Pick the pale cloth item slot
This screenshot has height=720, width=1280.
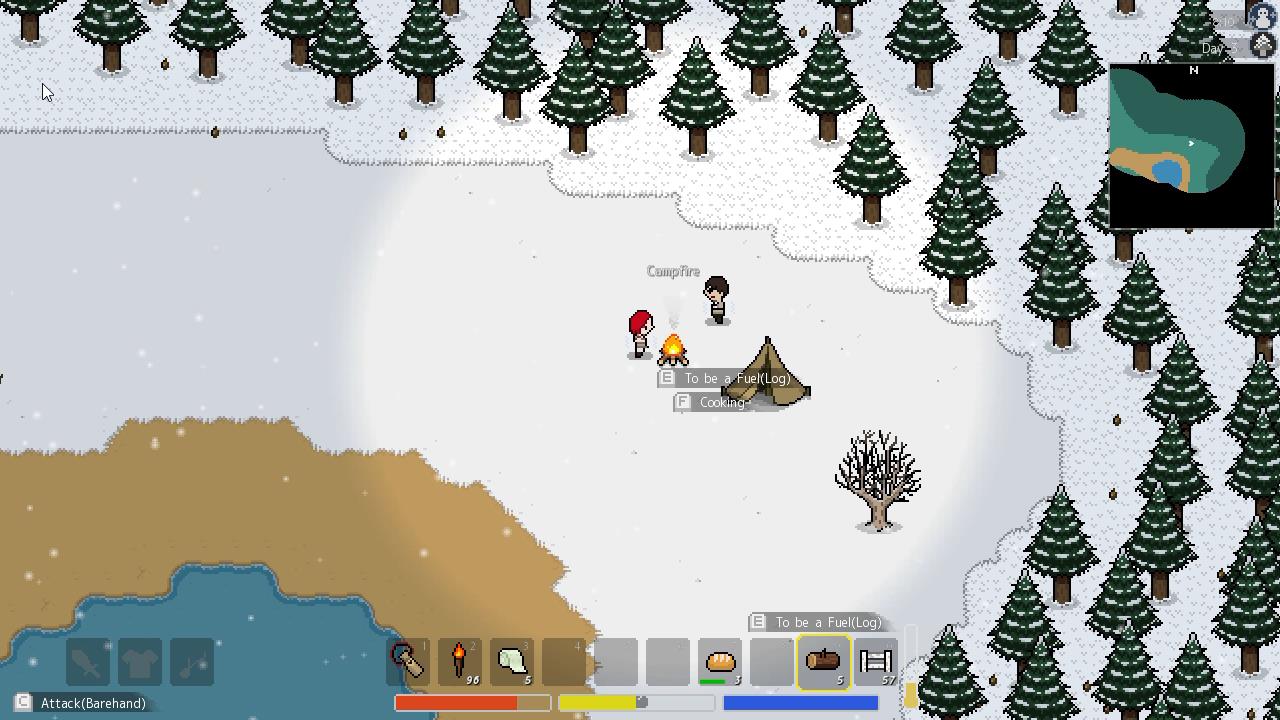coord(512,661)
